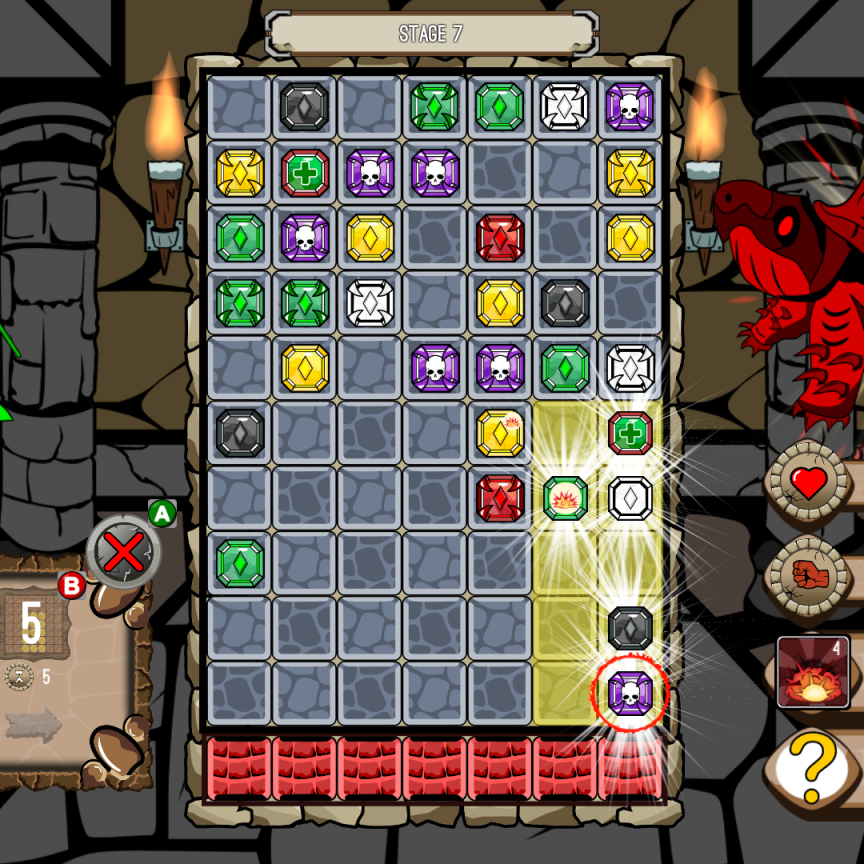The height and width of the screenshot is (864, 864).
Task: Pick the red-circled purple skull gem
Action: (x=630, y=692)
